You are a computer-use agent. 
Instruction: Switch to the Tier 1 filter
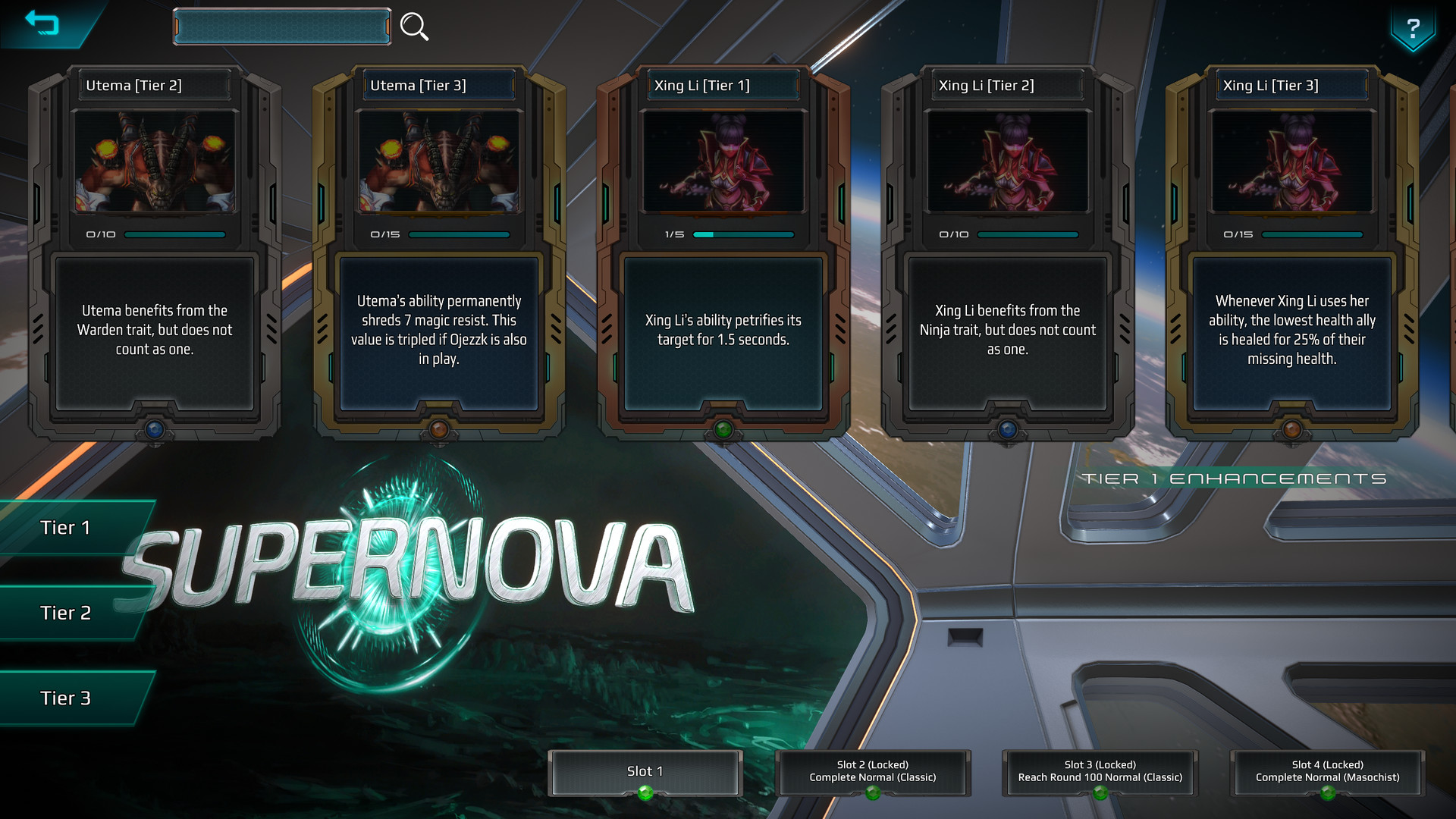pyautogui.click(x=67, y=527)
